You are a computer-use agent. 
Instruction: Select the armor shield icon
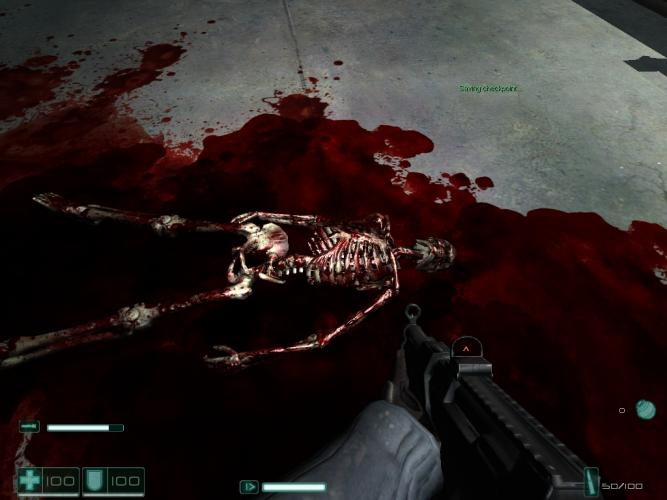[96, 481]
